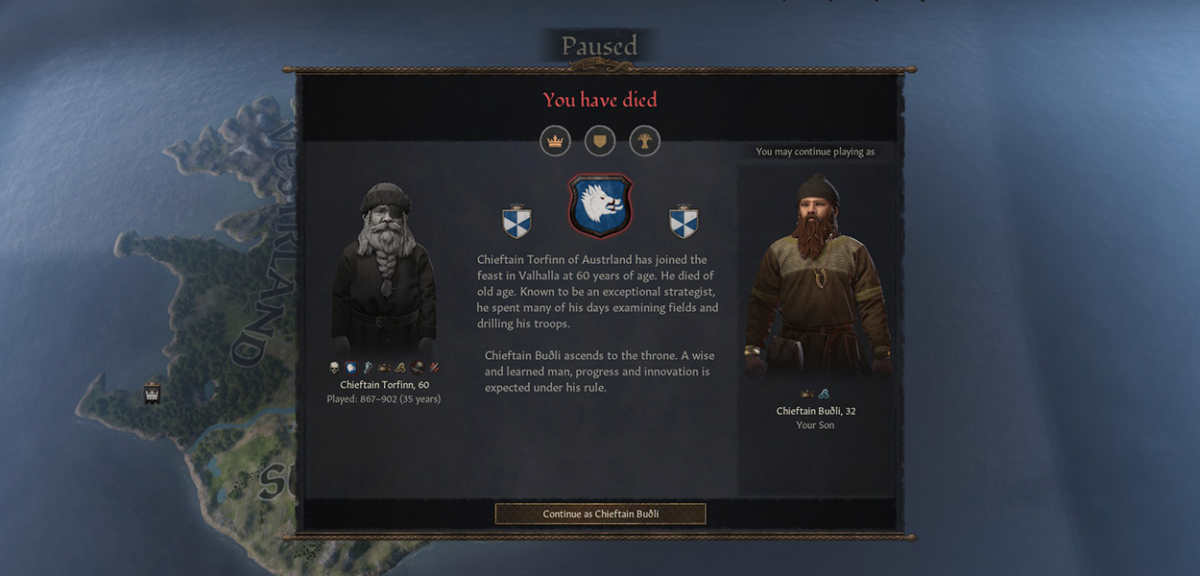Screen dimensions: 1200x576
Task: Show the dynasty tree icon button
Action: (645, 140)
